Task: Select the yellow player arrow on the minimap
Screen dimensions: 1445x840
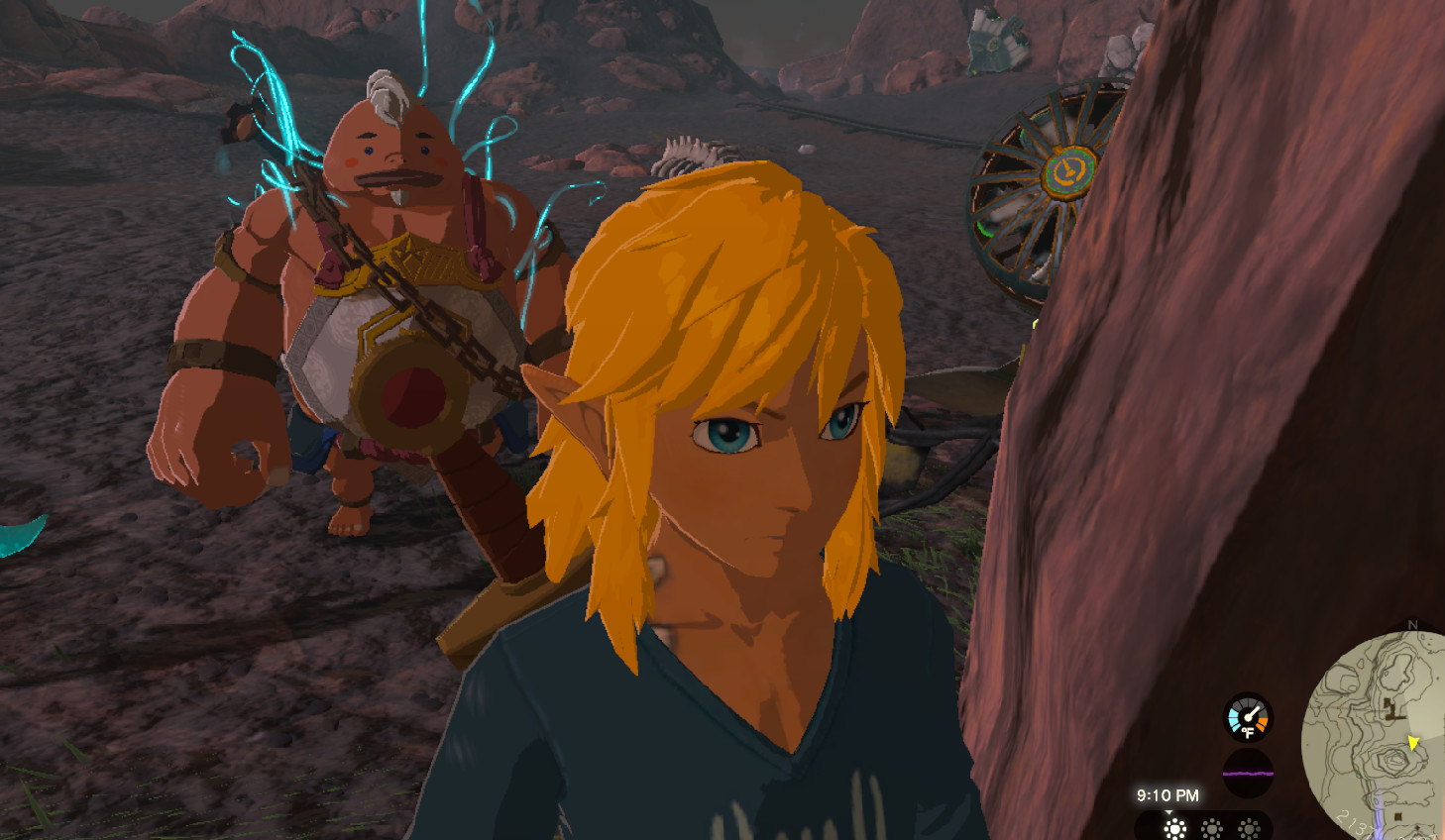Action: 1412,743
